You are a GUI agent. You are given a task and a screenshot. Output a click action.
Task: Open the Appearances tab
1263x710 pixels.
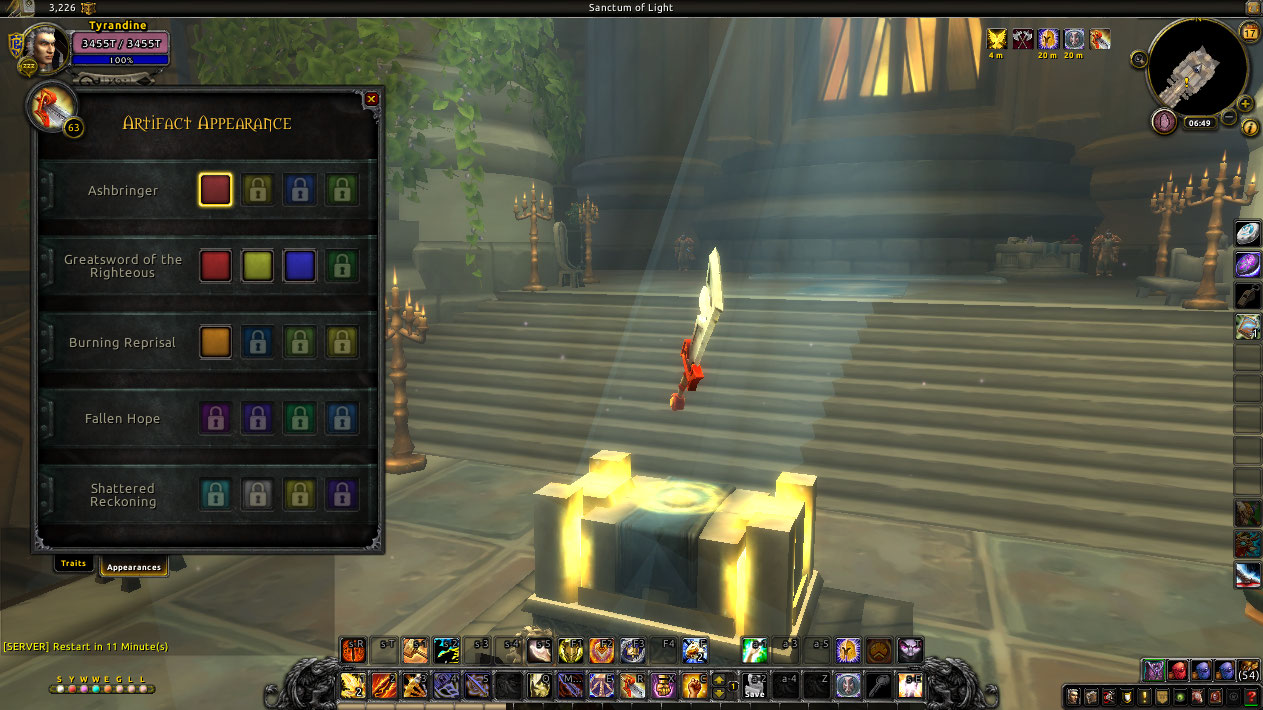coord(134,567)
